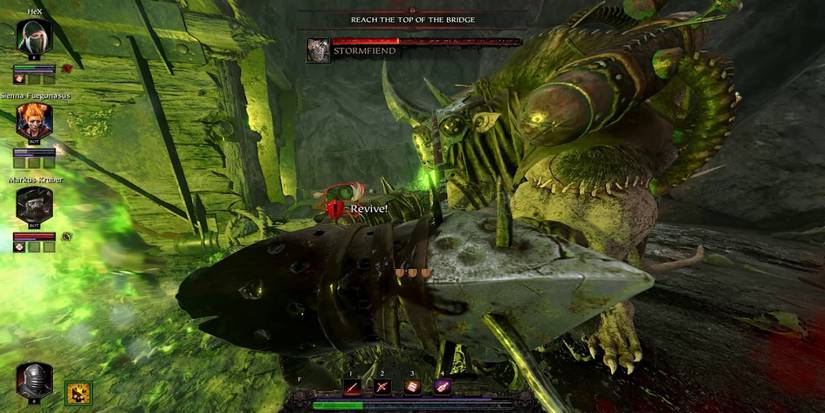This screenshot has width=825, height=413.
Task: Click the red Revive! marker icon
Action: [x=336, y=208]
